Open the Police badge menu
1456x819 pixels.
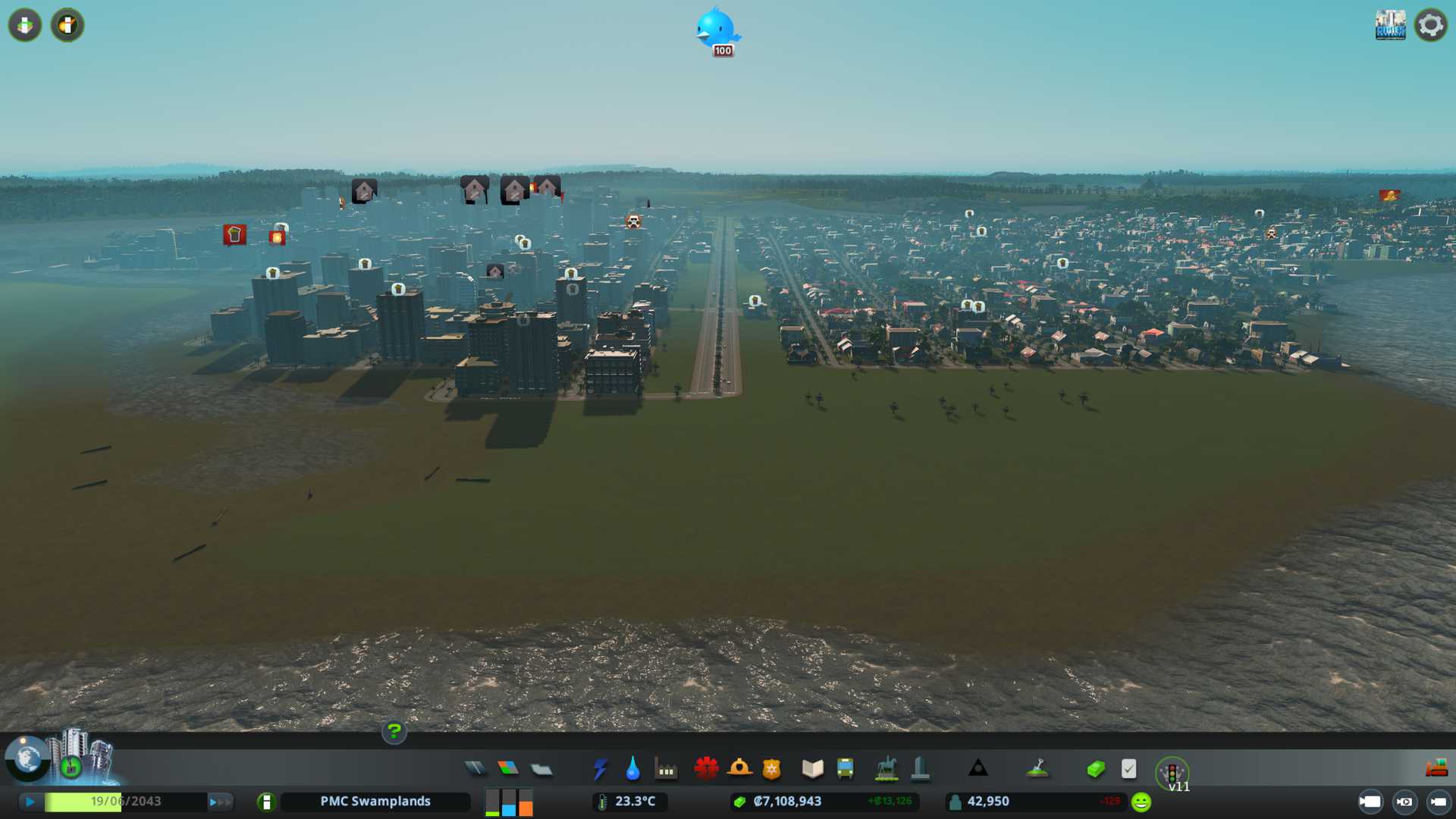click(x=772, y=769)
